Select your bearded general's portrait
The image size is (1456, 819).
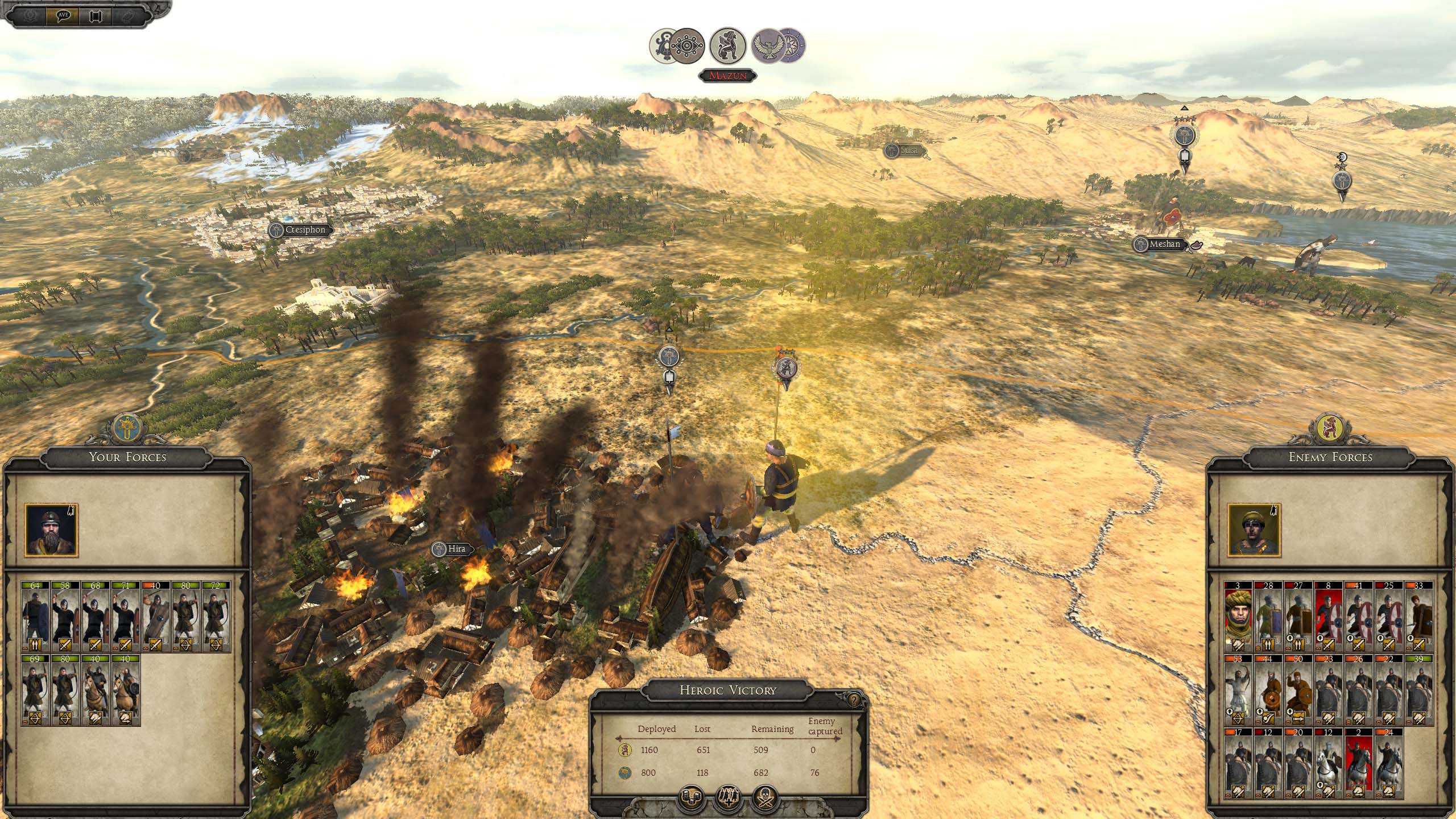51,530
